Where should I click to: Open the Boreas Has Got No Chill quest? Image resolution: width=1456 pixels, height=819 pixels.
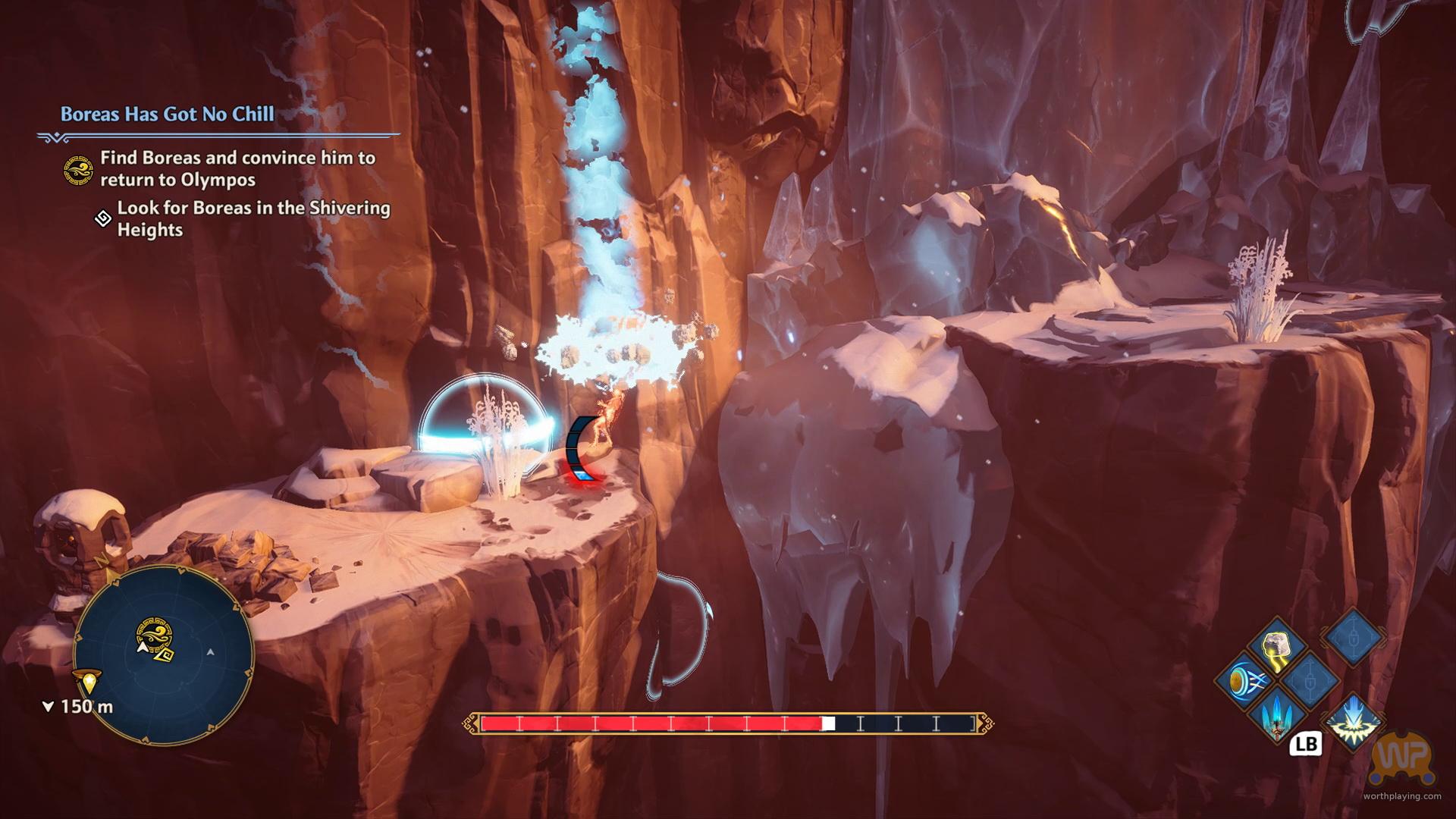(168, 115)
